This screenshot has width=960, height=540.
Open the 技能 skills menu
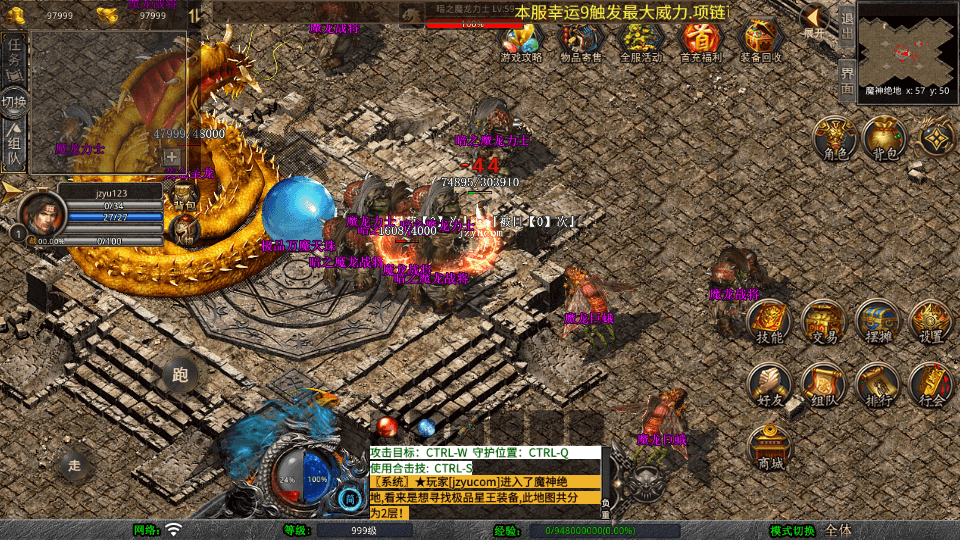pyautogui.click(x=769, y=320)
